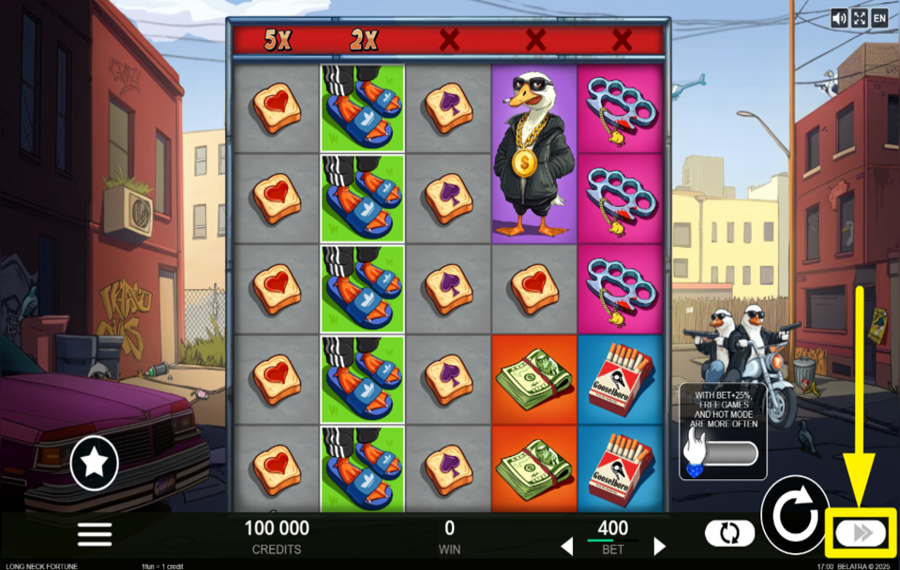The image size is (900, 570).
Task: Start autoplay with the looping arrows button
Action: 729,533
